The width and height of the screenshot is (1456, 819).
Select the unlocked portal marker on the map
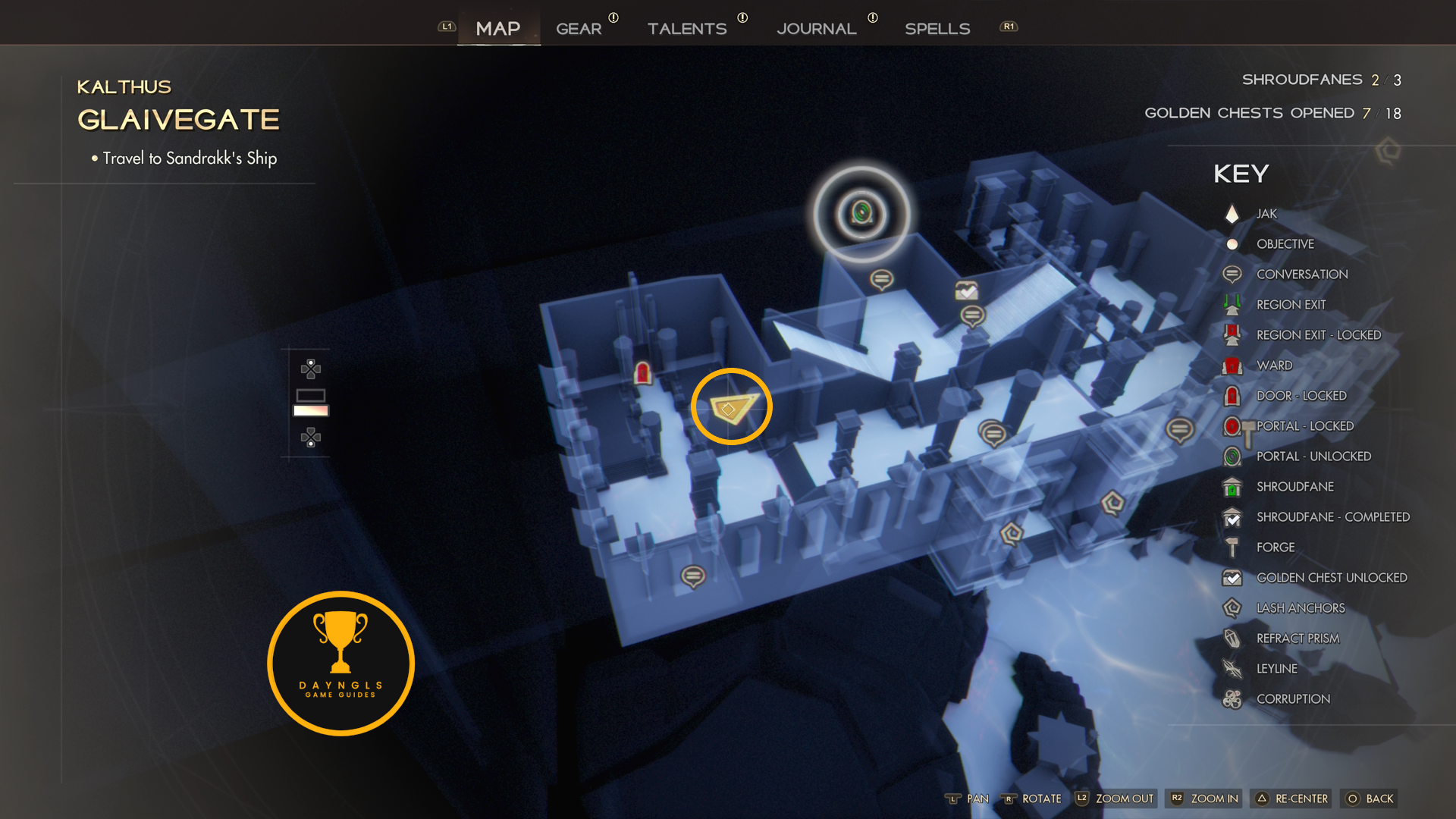point(861,213)
